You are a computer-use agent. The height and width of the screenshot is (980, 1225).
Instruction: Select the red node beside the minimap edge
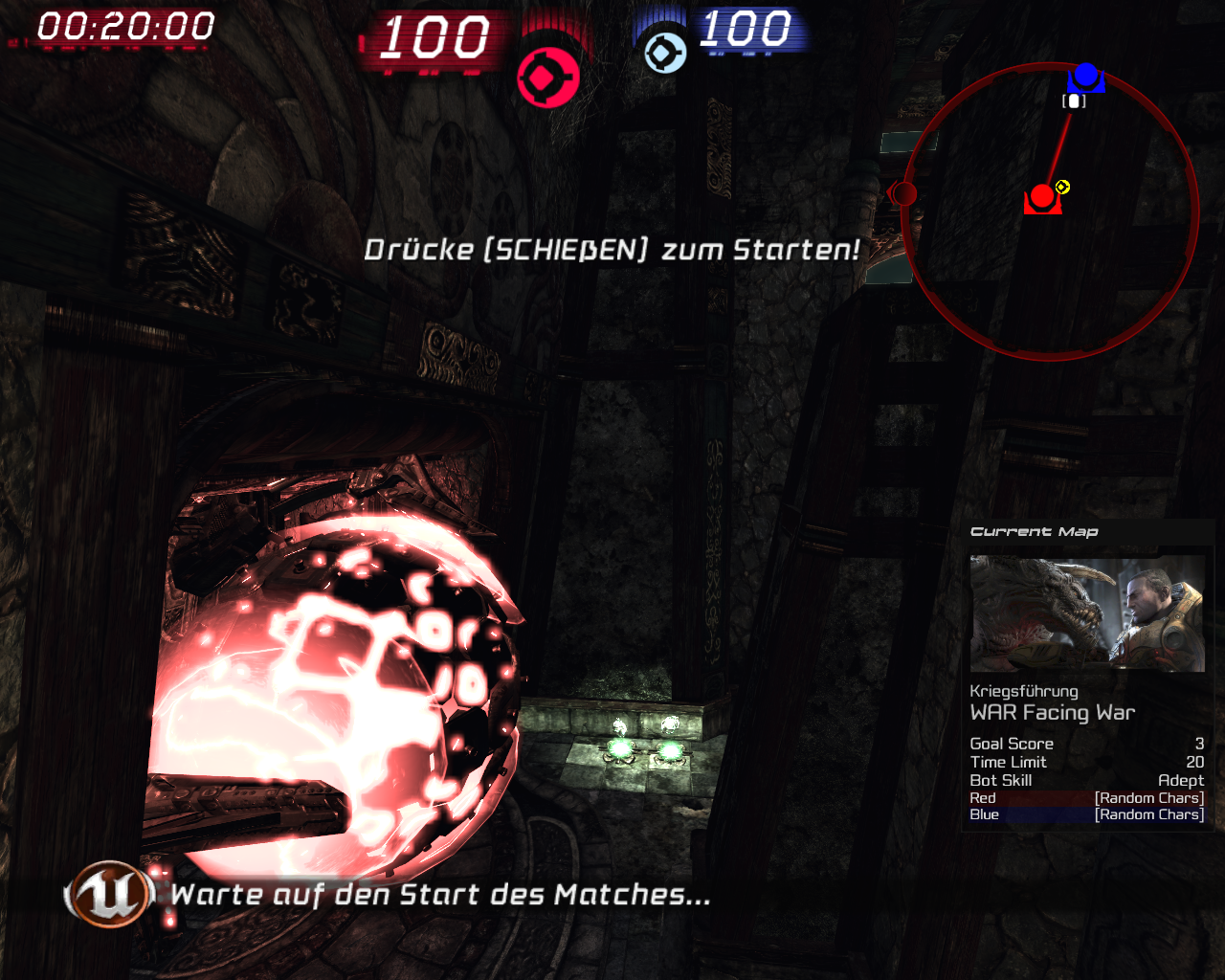coord(905,192)
